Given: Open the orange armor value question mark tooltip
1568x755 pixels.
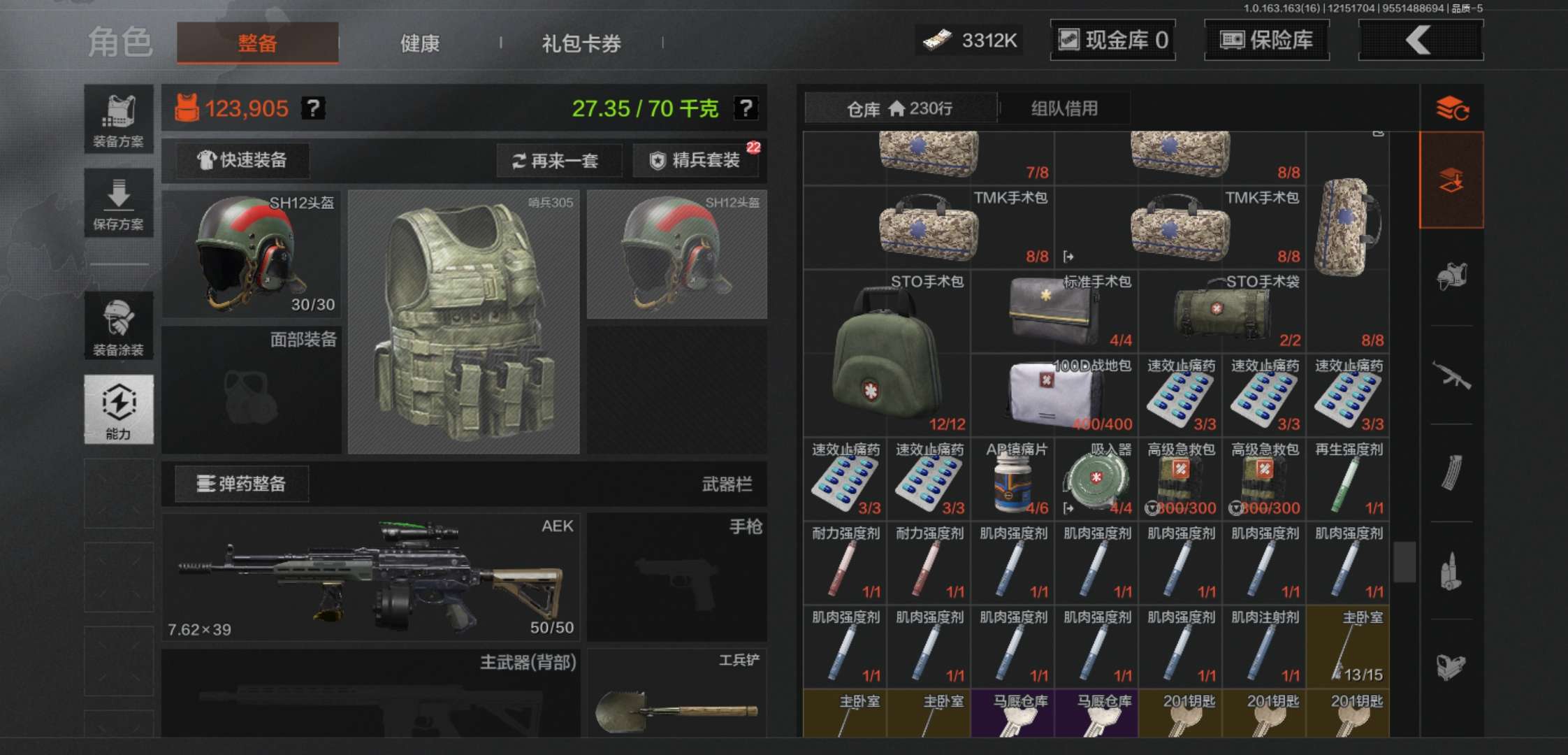Looking at the screenshot, I should (x=314, y=107).
